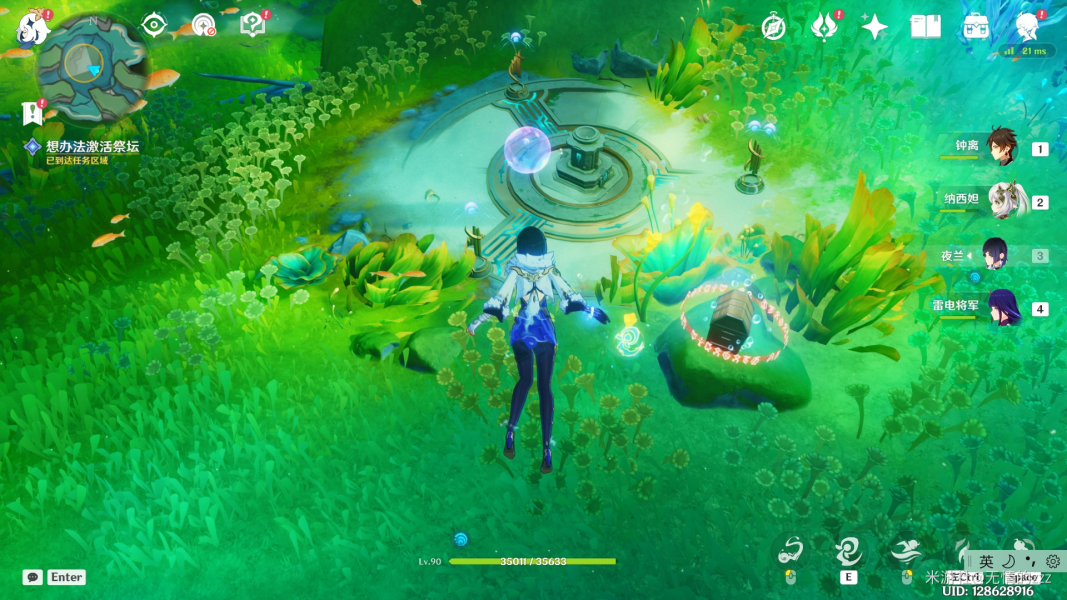Activate the swirl elemental skill icon
The height and width of the screenshot is (600, 1067).
(x=849, y=551)
